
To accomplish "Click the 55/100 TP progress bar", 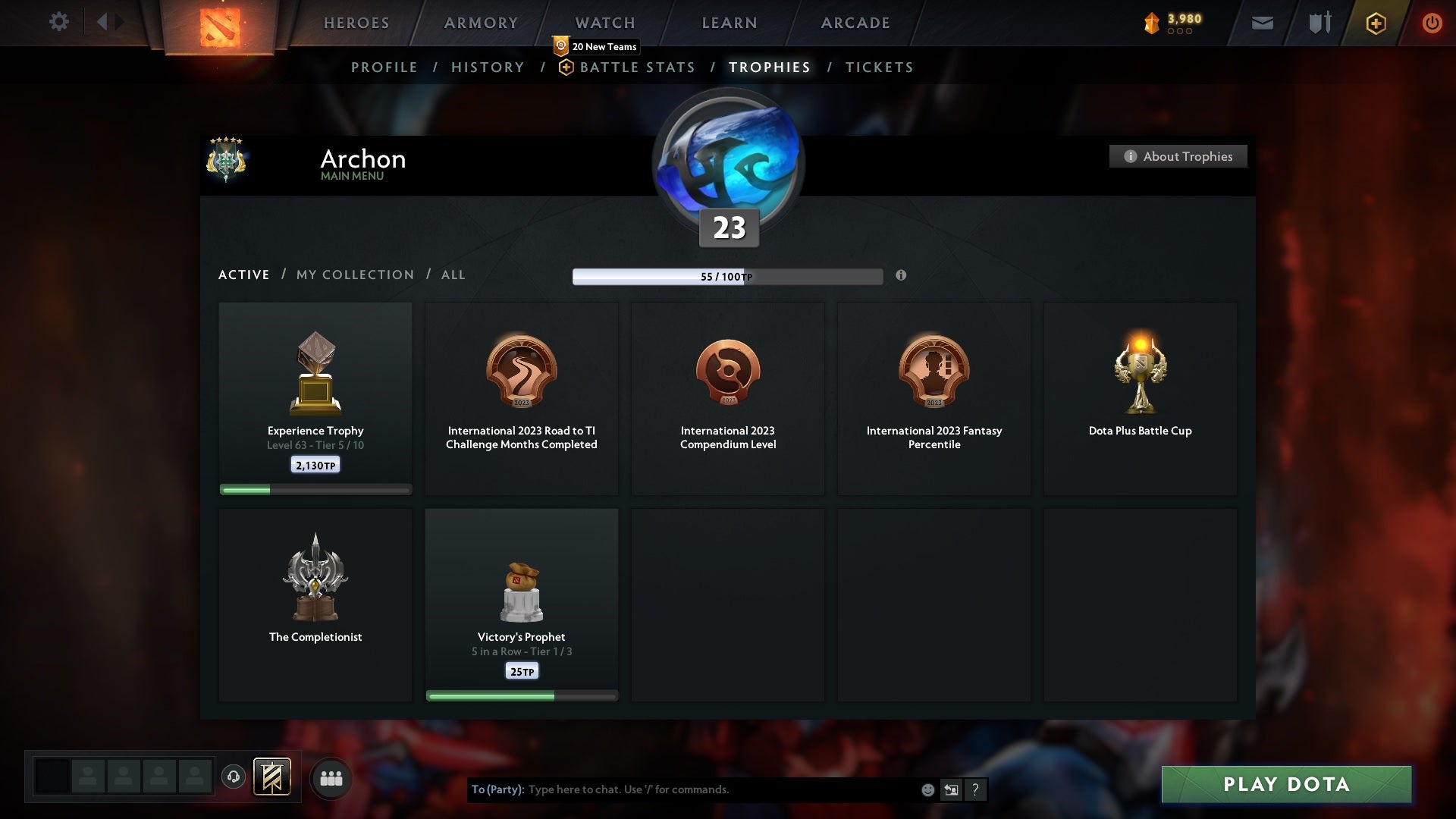I will point(727,276).
